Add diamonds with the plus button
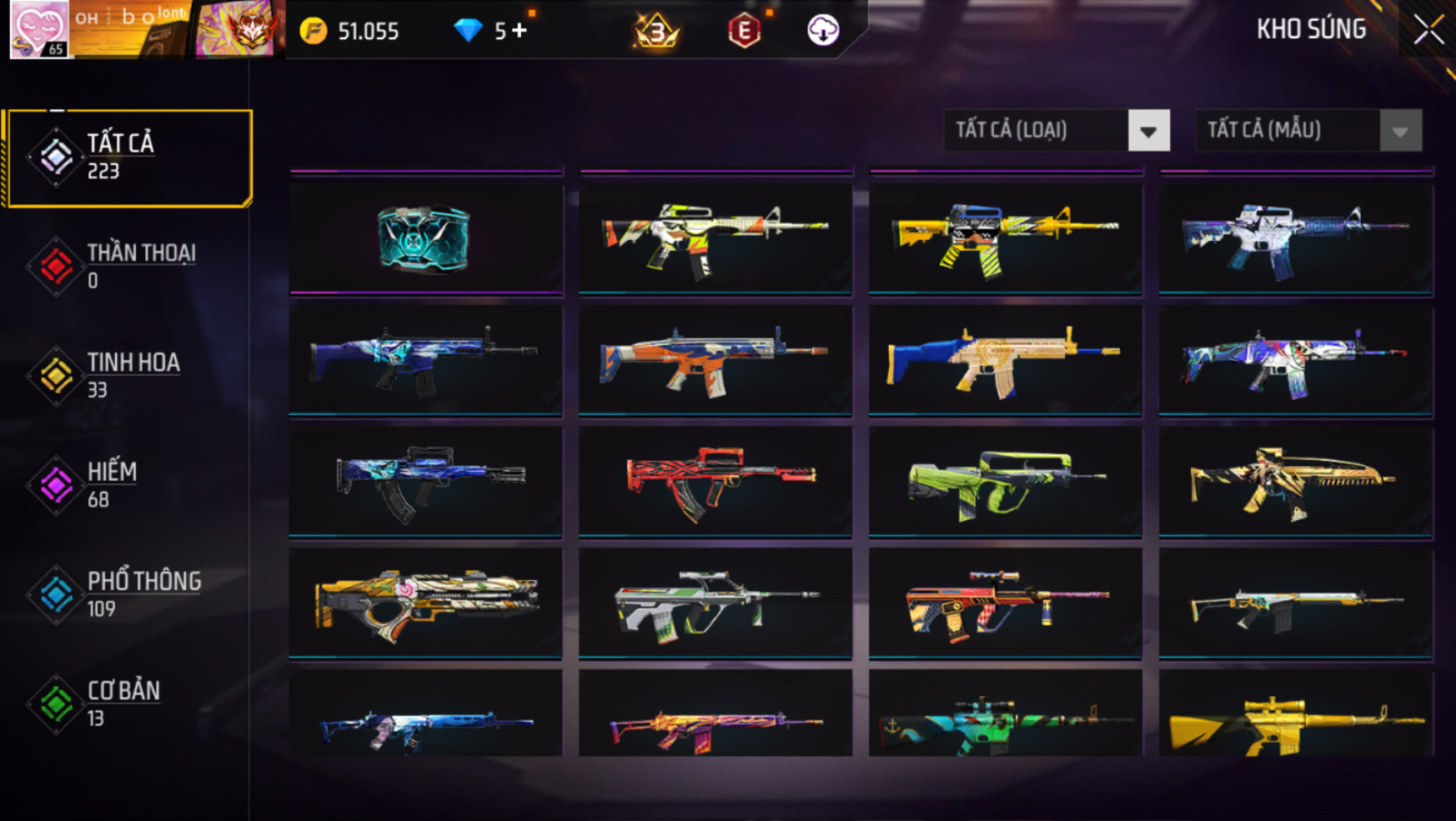This screenshot has width=1456, height=821. coord(520,31)
